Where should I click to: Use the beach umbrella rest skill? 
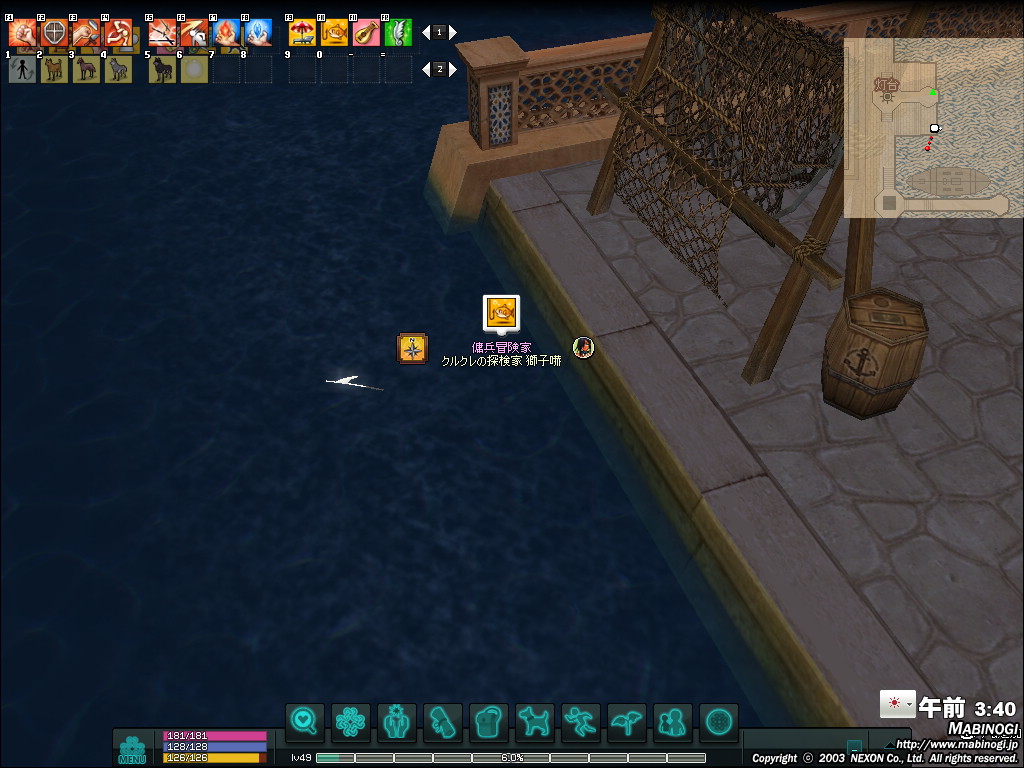click(x=302, y=33)
